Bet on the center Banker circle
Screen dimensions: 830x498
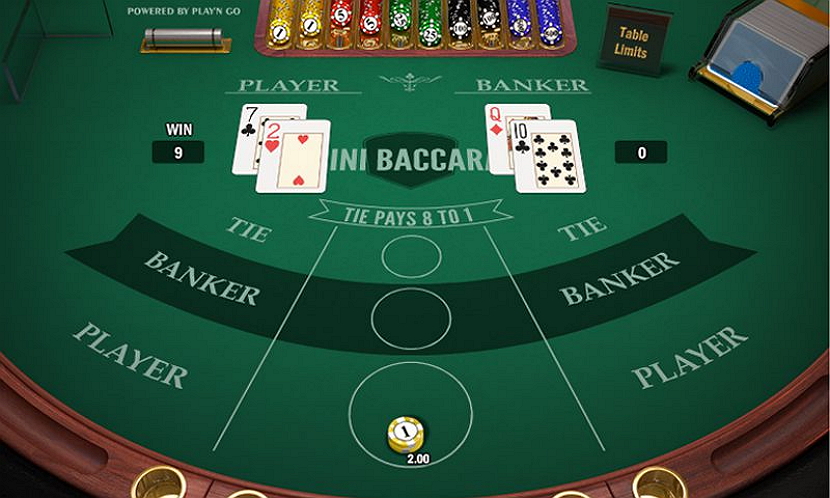411,318
